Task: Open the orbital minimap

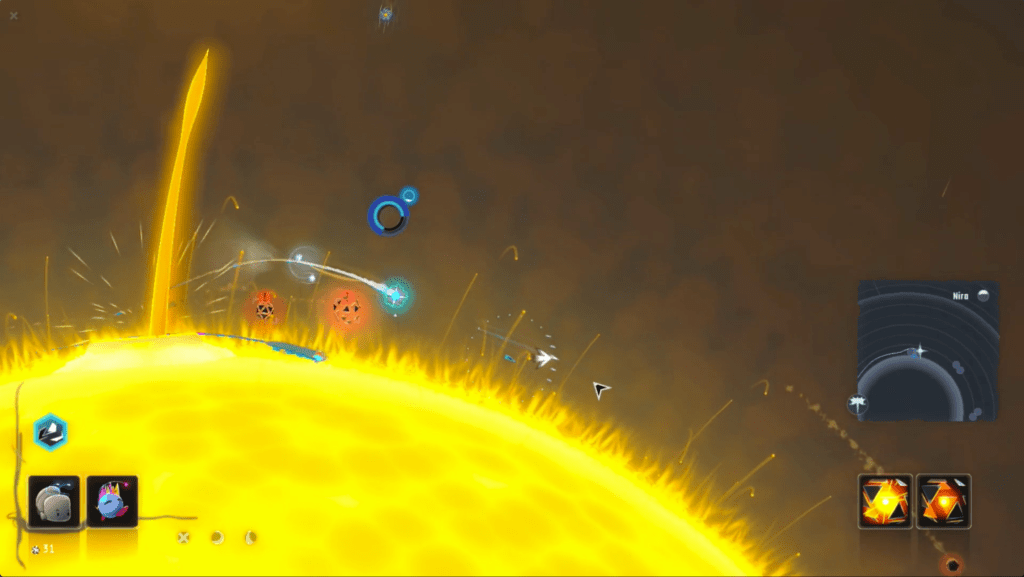Action: click(927, 350)
